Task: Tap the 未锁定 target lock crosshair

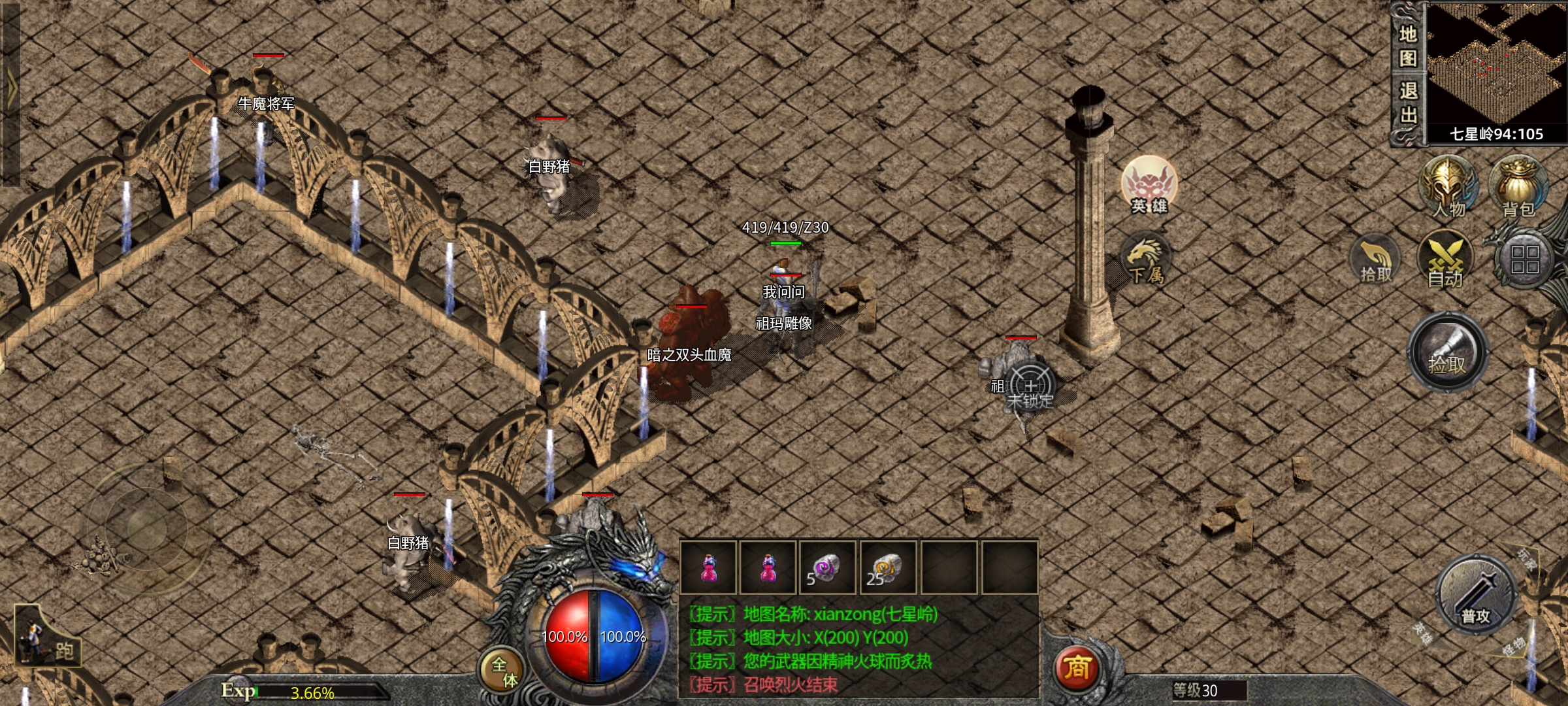Action: (1030, 387)
